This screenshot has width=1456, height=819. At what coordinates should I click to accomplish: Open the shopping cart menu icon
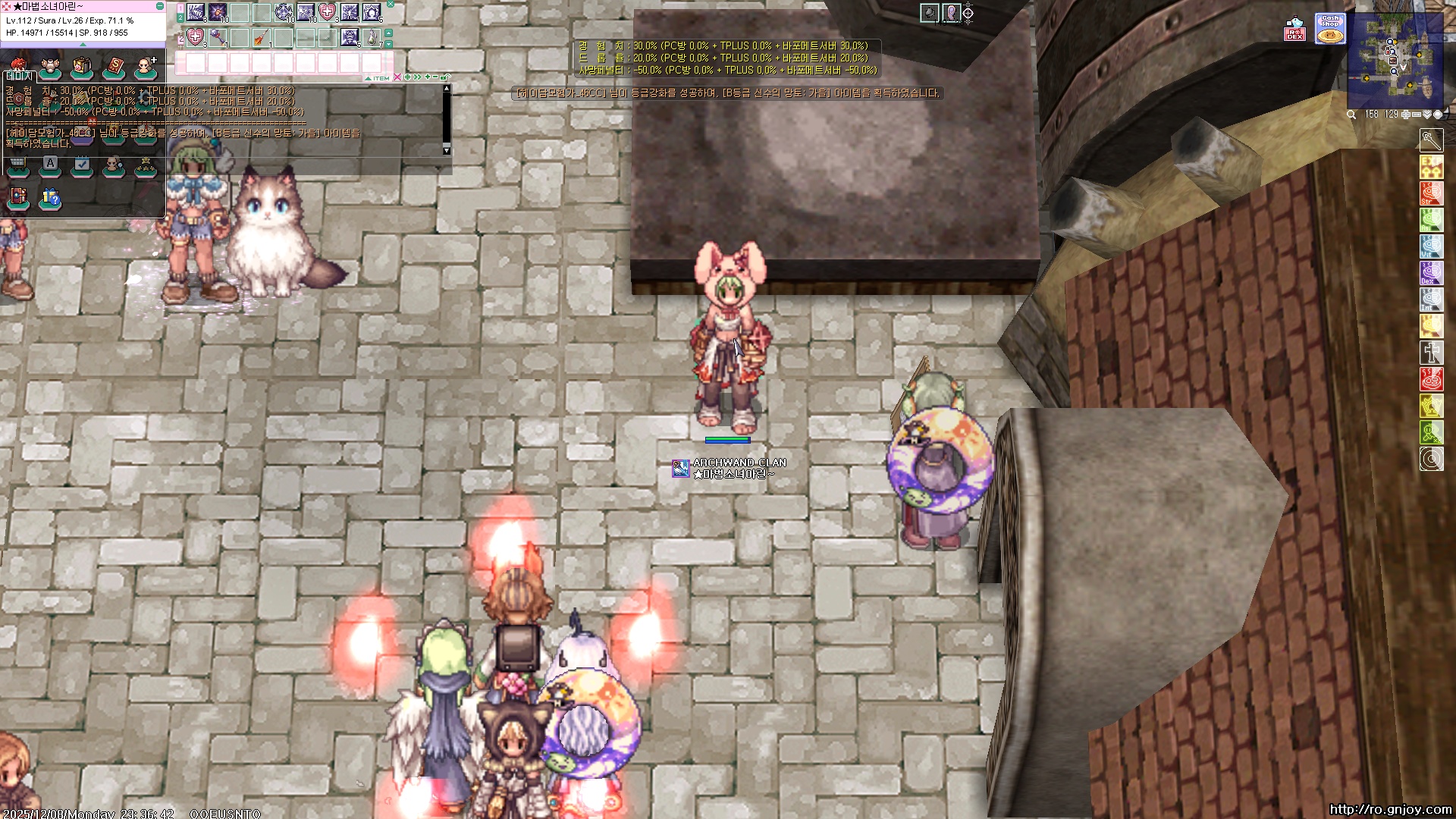[x=17, y=165]
